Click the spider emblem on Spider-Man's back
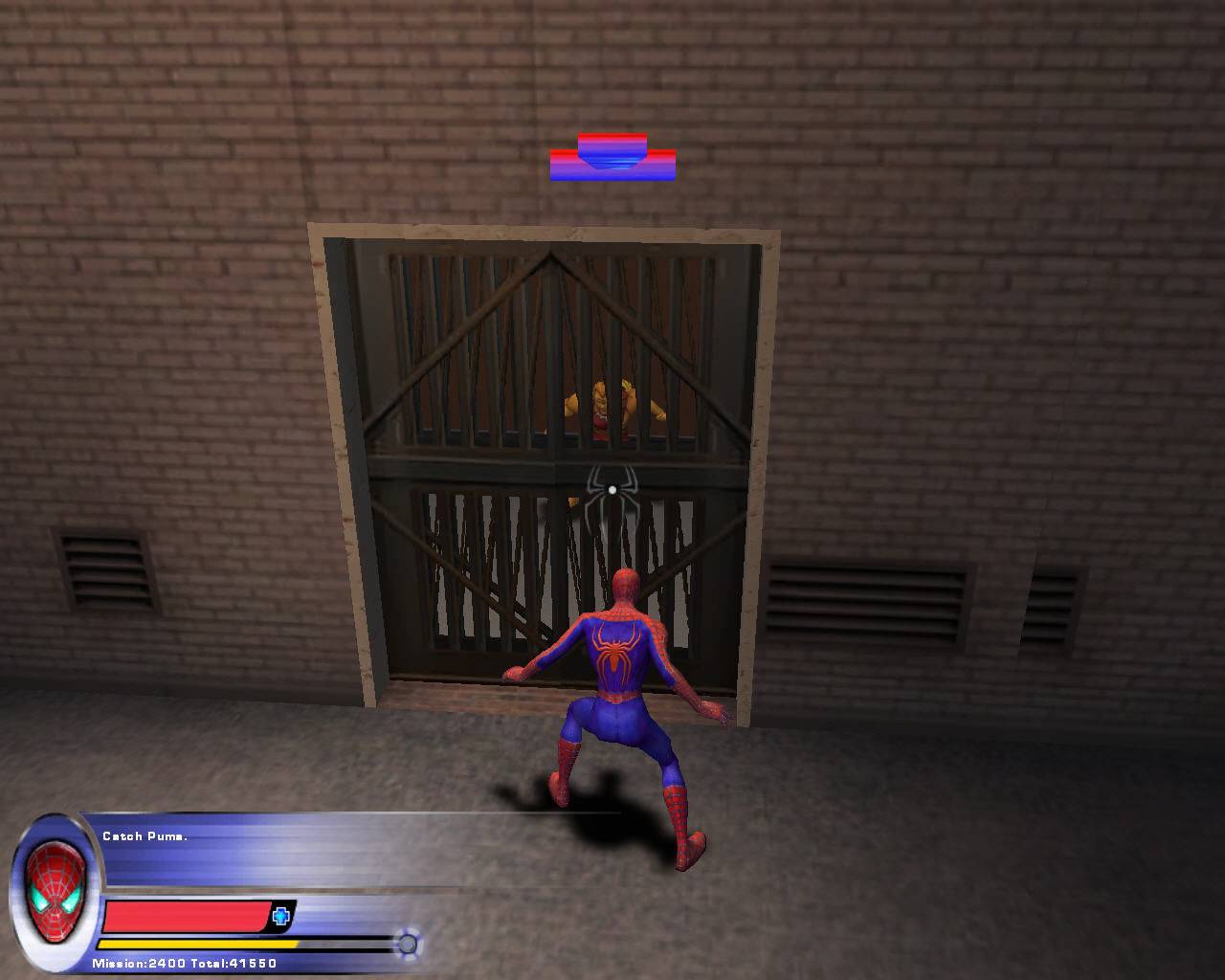This screenshot has width=1225, height=980. click(x=615, y=649)
